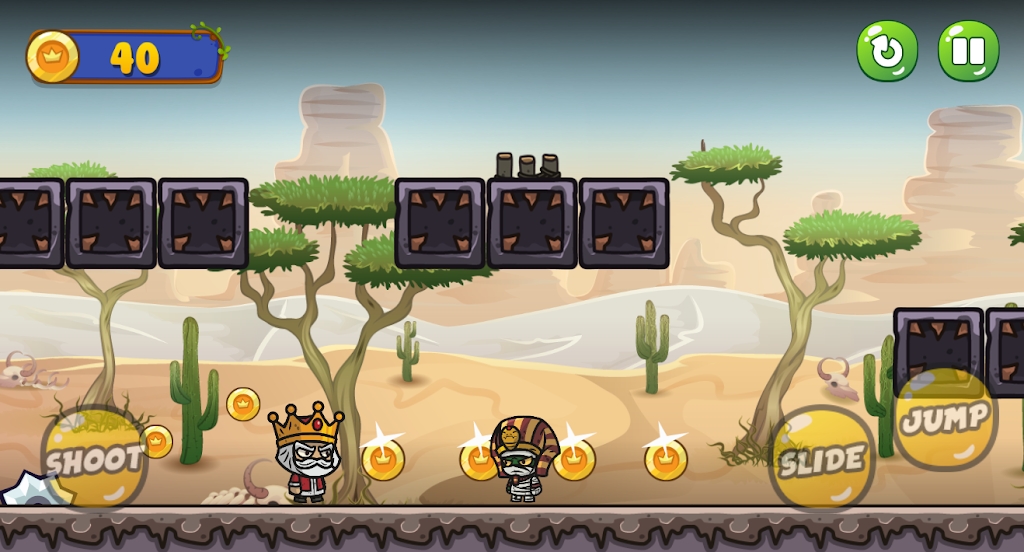The height and width of the screenshot is (552, 1024).
Task: Restart the level with the green arrow button
Action: point(887,51)
